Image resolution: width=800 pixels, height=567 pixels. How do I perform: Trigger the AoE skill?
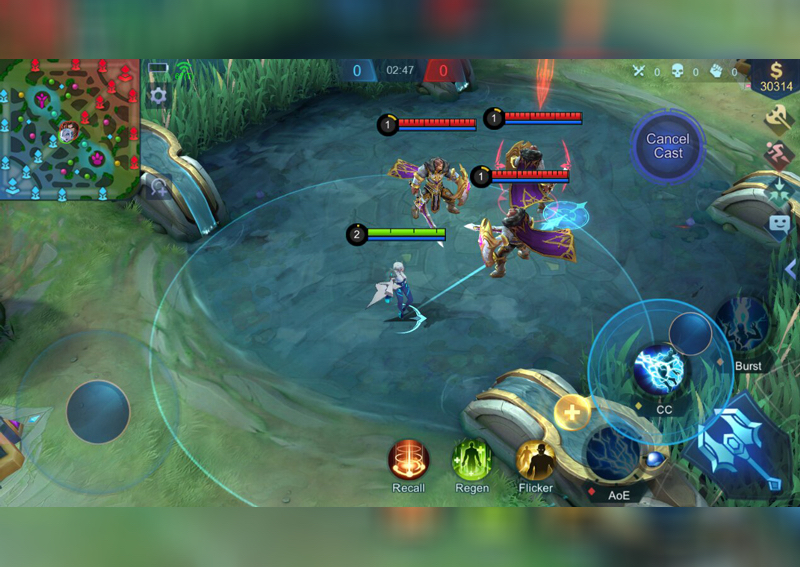[x=612, y=455]
